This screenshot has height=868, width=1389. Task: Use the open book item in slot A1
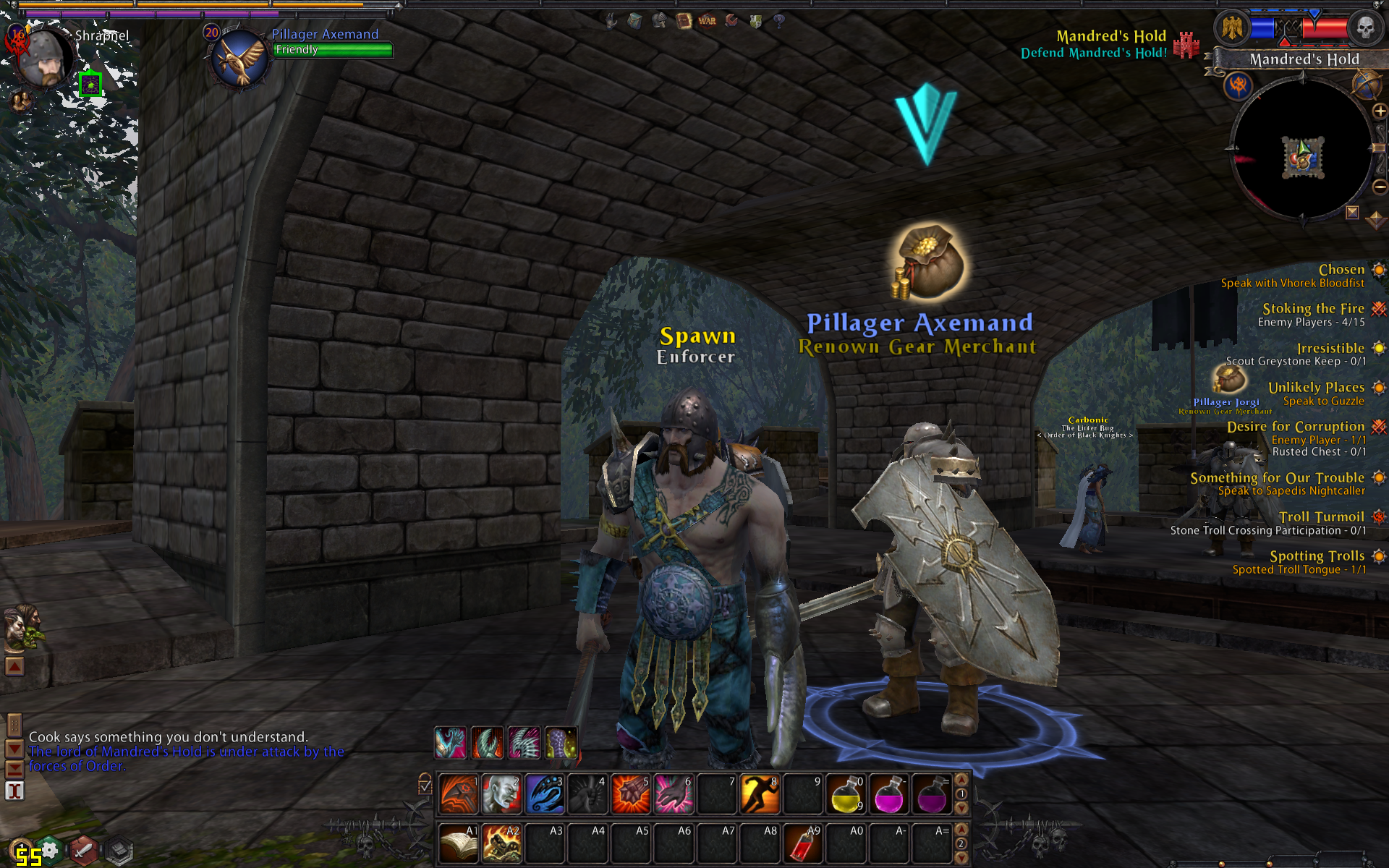tap(458, 843)
